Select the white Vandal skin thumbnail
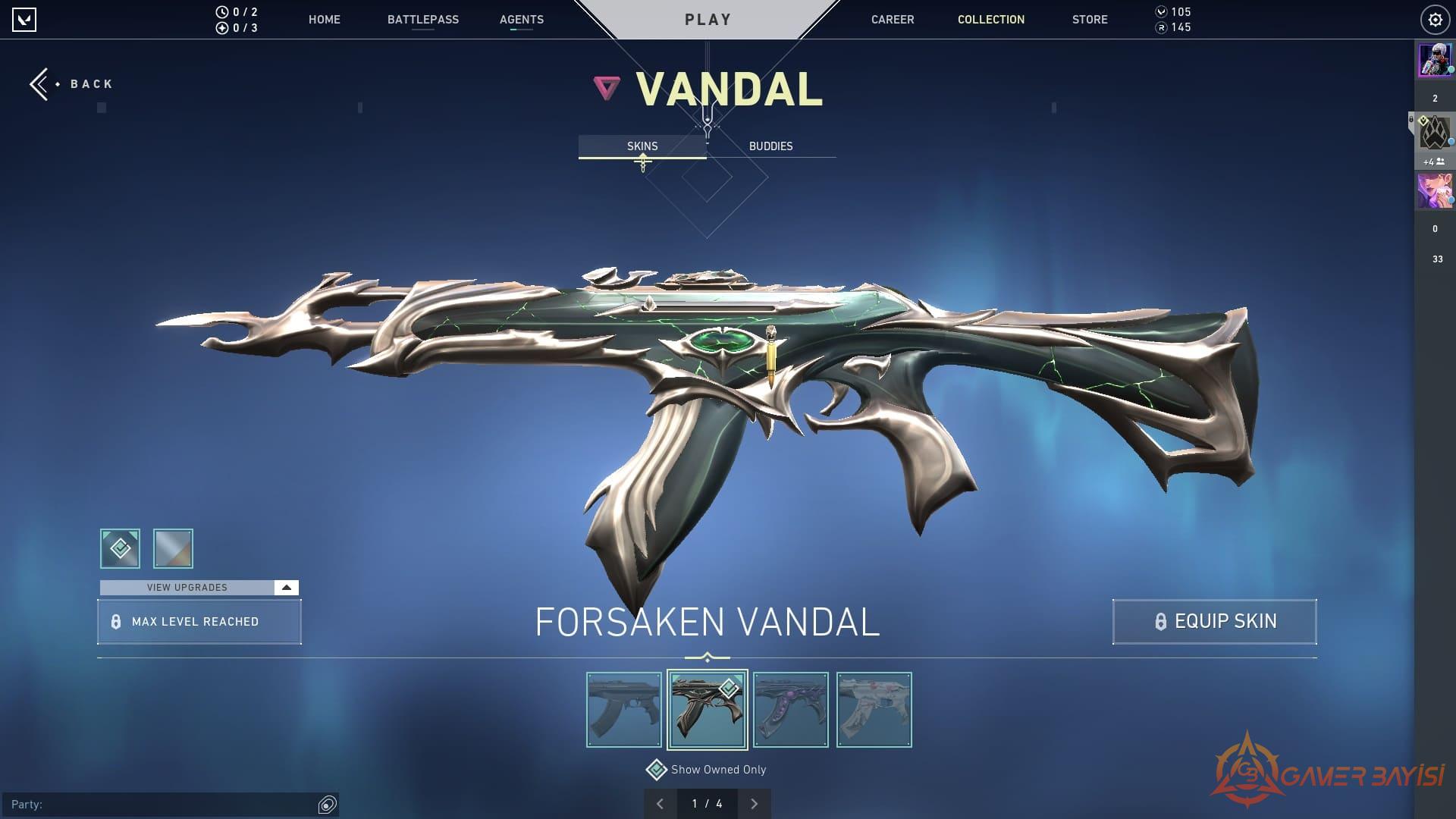This screenshot has height=819, width=1456. [874, 710]
